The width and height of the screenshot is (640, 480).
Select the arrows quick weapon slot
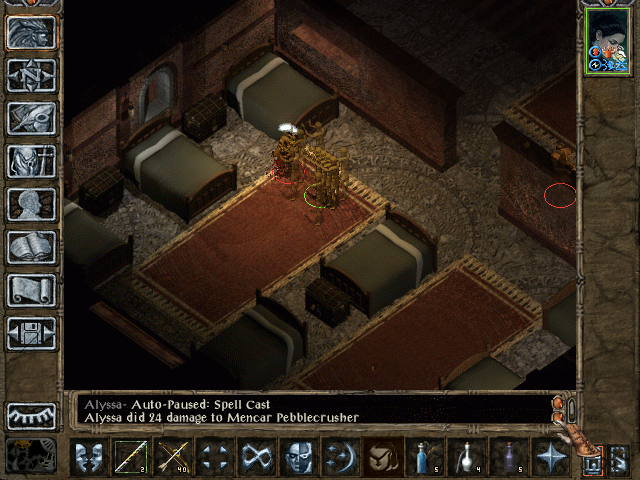pyautogui.click(x=172, y=456)
